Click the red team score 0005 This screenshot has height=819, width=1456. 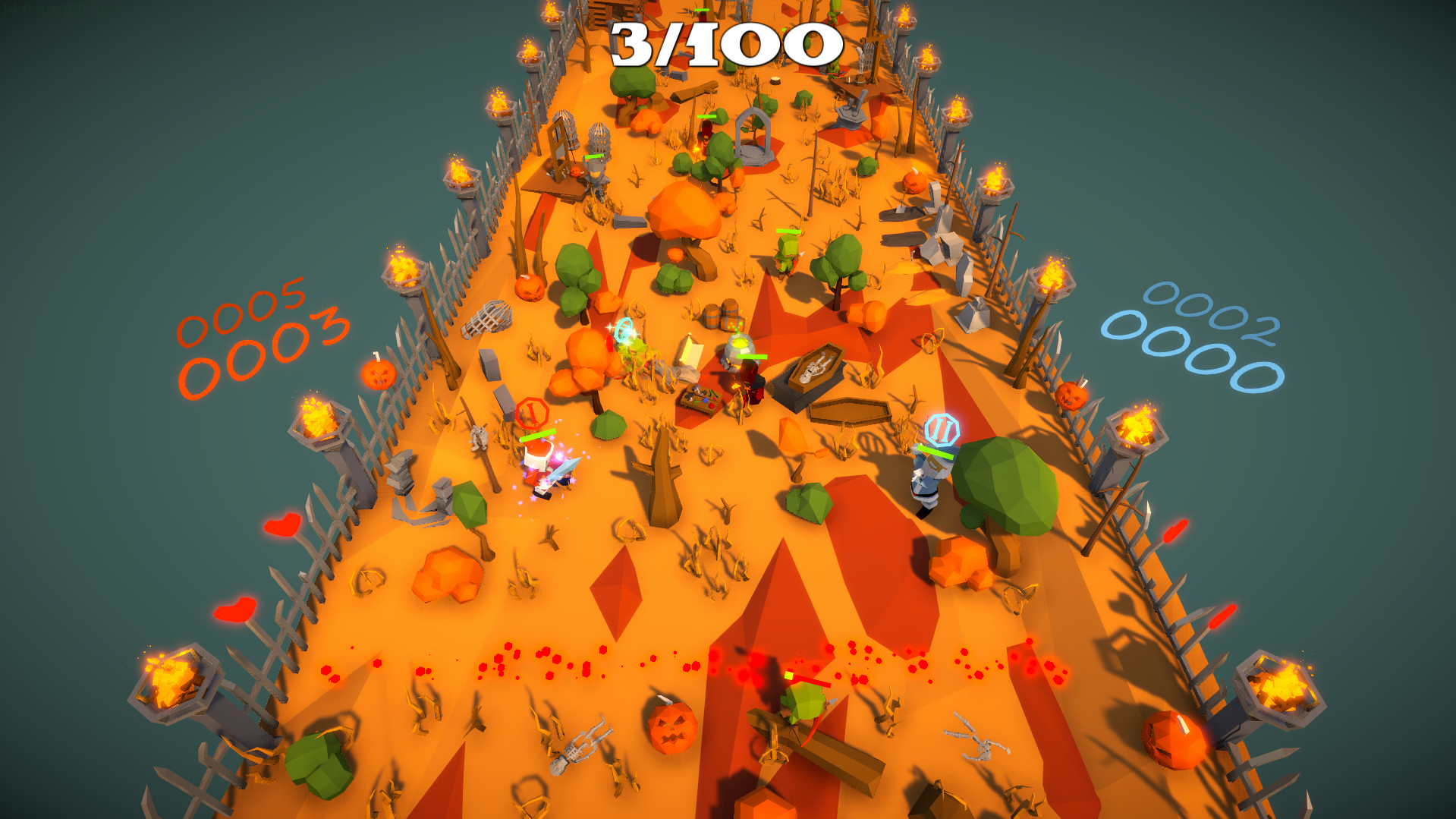(243, 313)
